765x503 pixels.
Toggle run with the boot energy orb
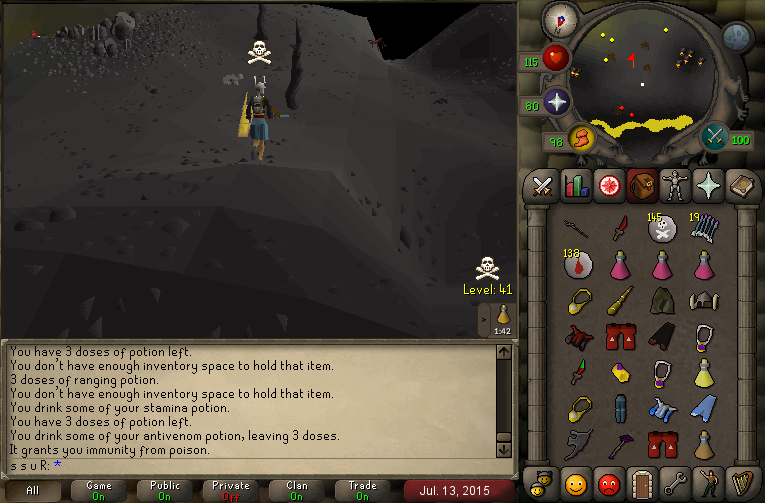[x=581, y=138]
